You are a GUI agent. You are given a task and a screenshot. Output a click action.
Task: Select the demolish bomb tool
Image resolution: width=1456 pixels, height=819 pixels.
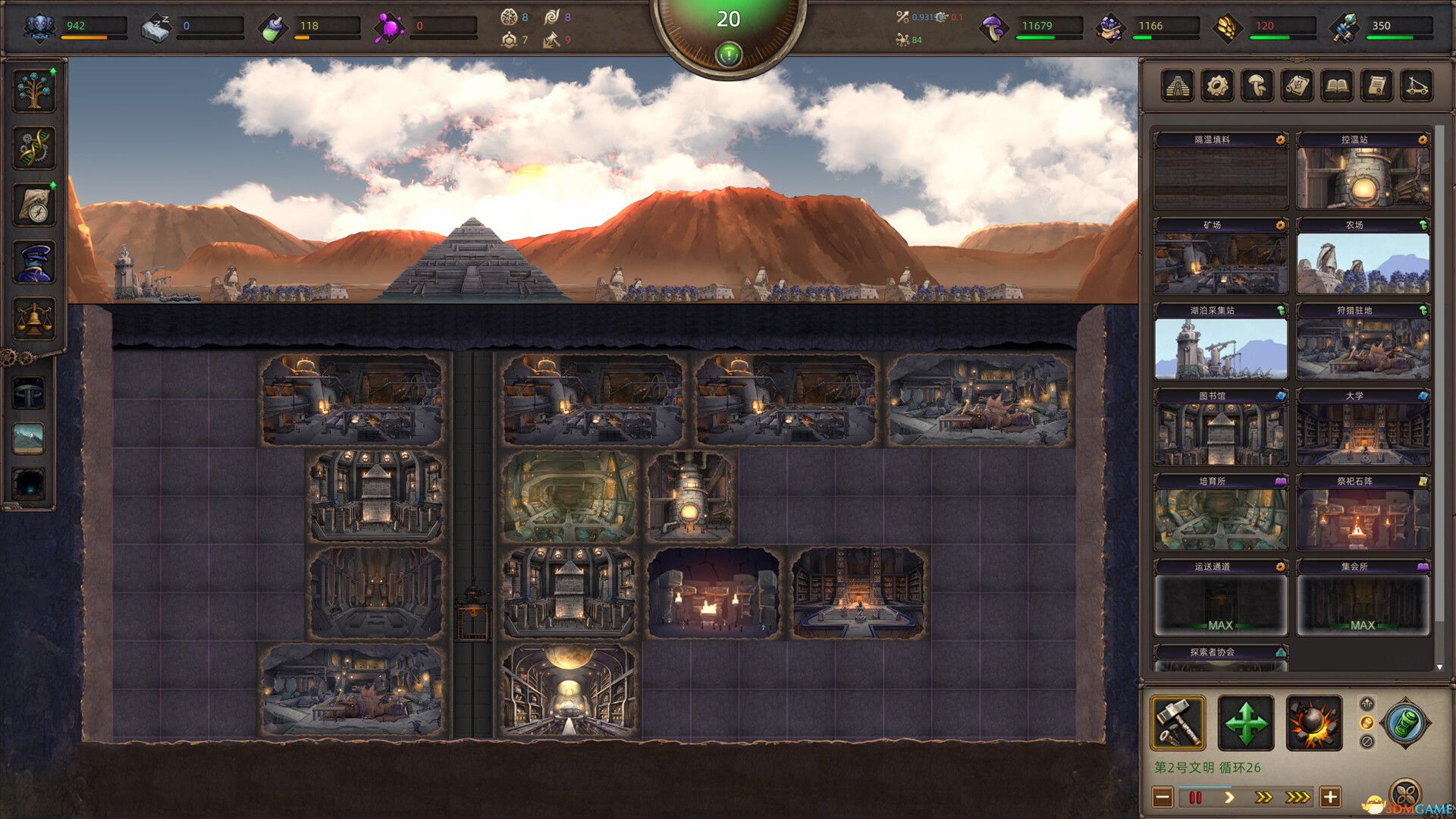tap(1314, 722)
